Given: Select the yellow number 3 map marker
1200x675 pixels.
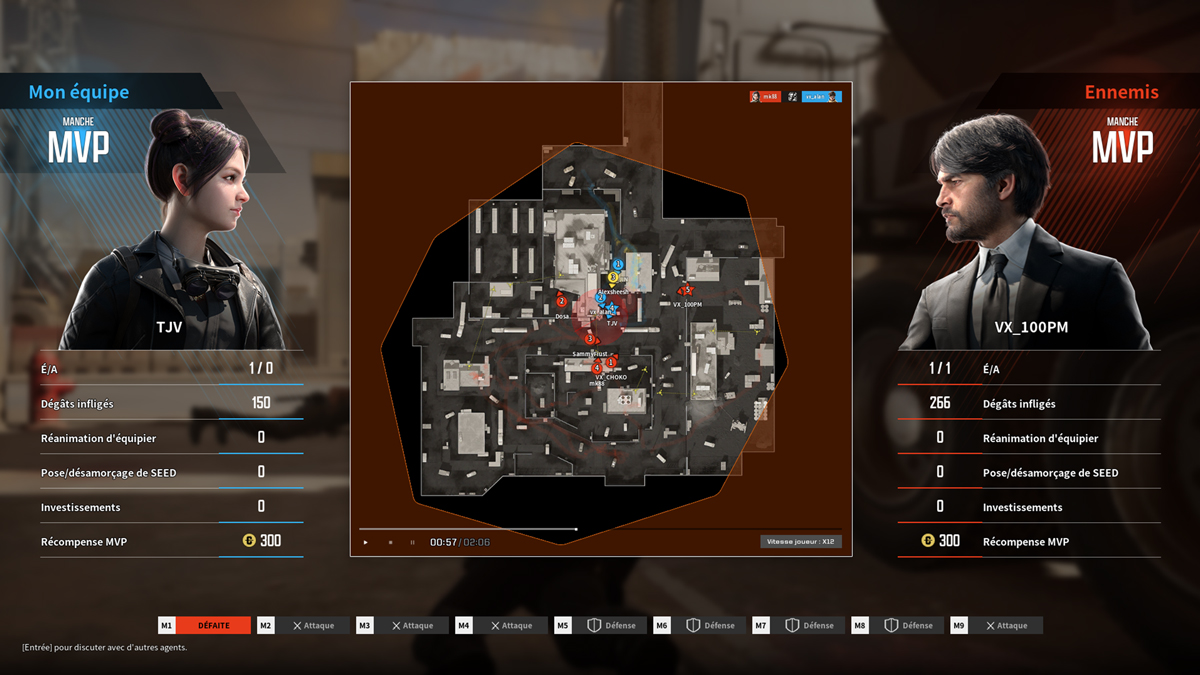Looking at the screenshot, I should click(x=613, y=277).
